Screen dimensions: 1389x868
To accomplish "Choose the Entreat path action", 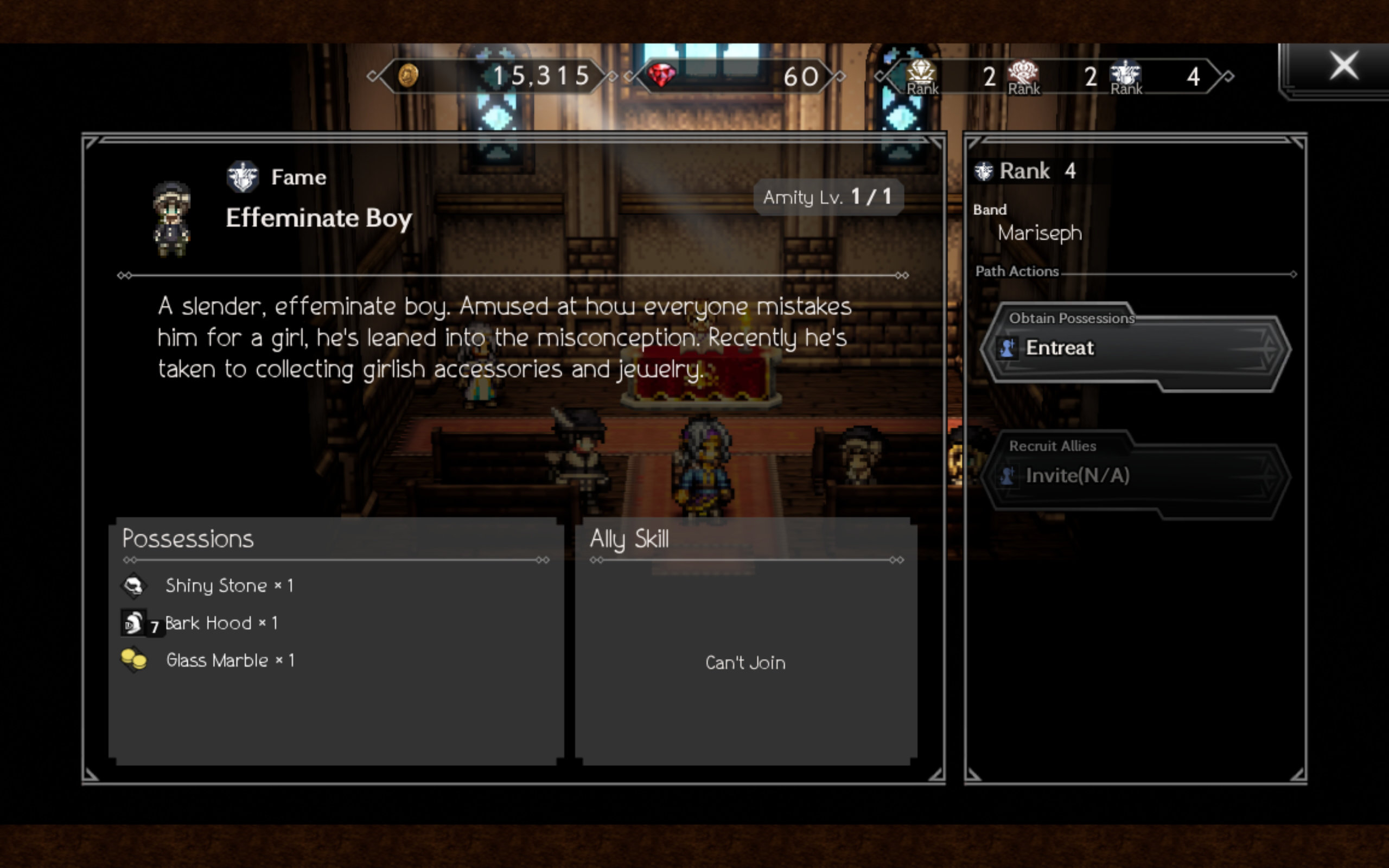I will (x=1134, y=348).
